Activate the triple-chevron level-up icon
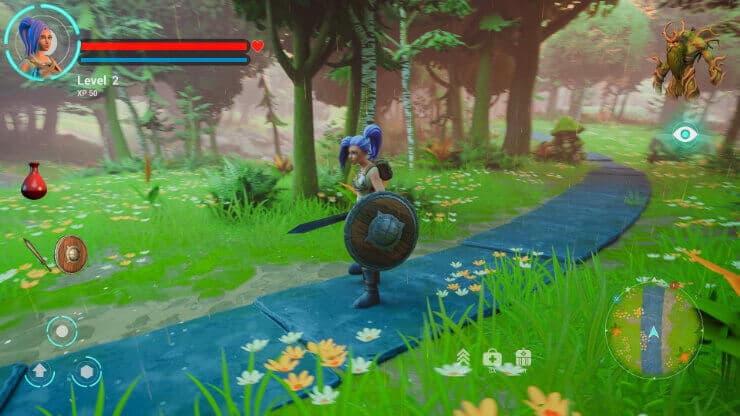The height and width of the screenshot is (416, 740). pos(463,357)
